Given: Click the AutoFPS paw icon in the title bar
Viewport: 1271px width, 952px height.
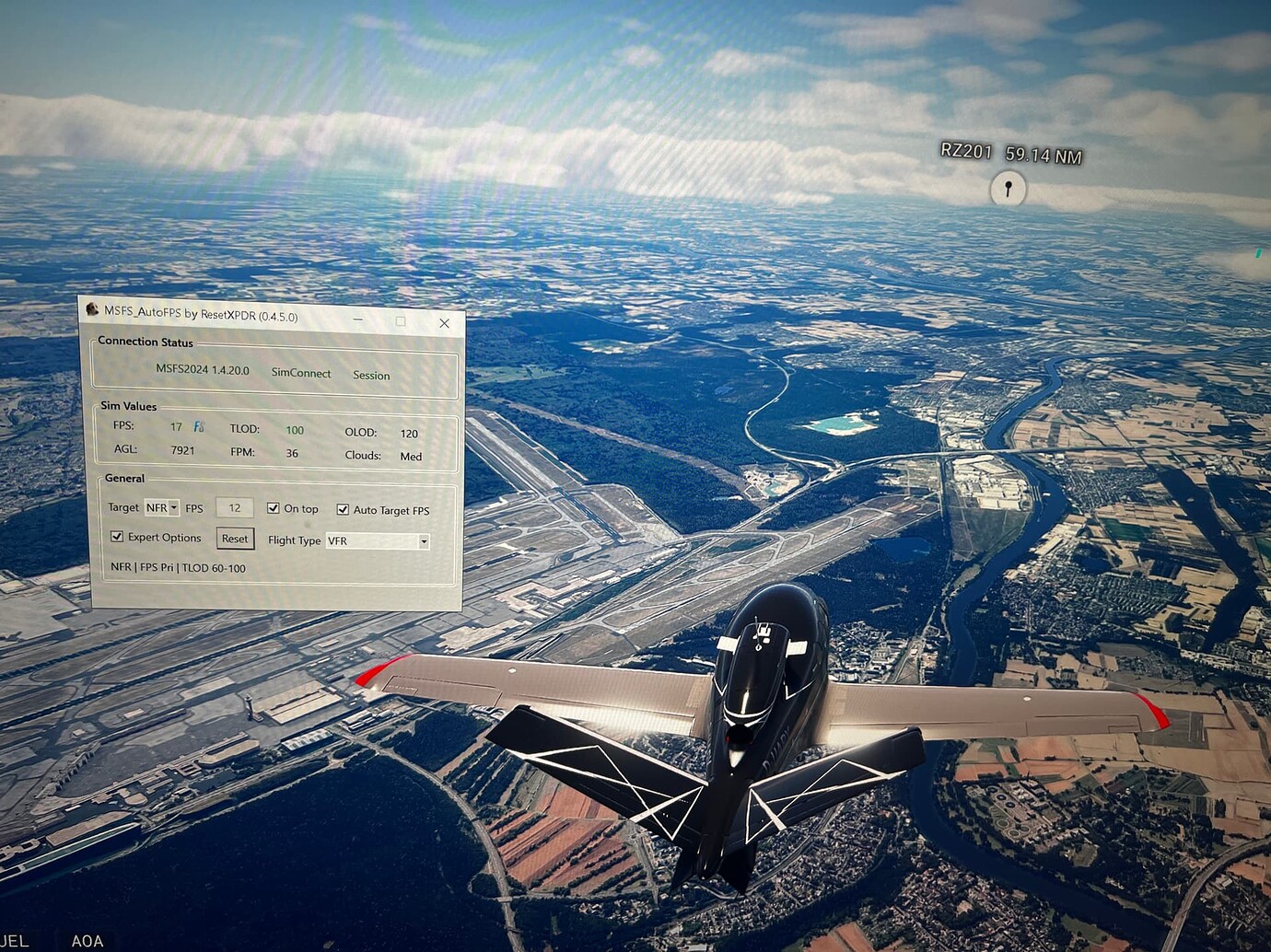Looking at the screenshot, I should [x=92, y=311].
